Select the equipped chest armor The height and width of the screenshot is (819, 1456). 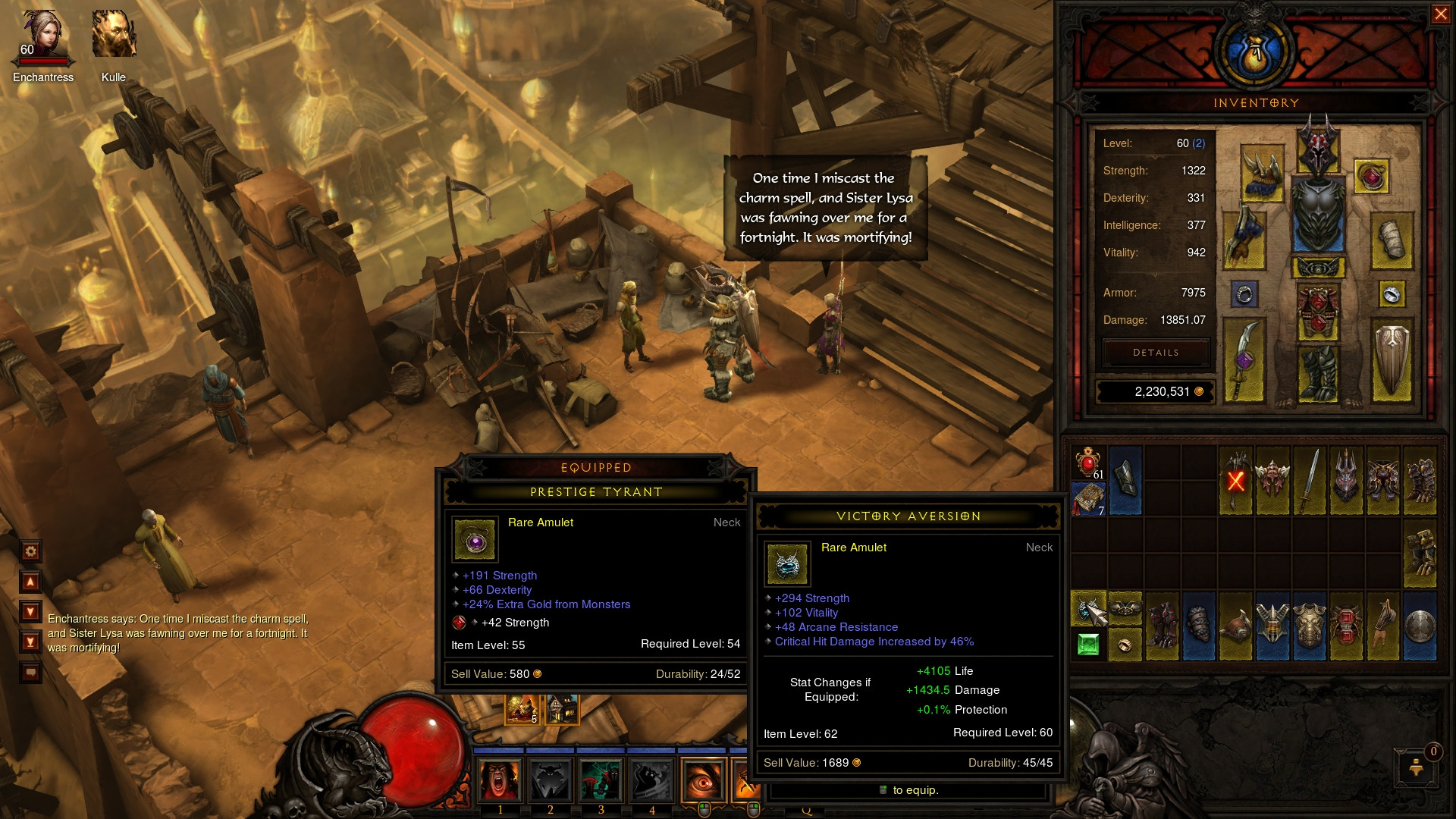pos(1318,215)
